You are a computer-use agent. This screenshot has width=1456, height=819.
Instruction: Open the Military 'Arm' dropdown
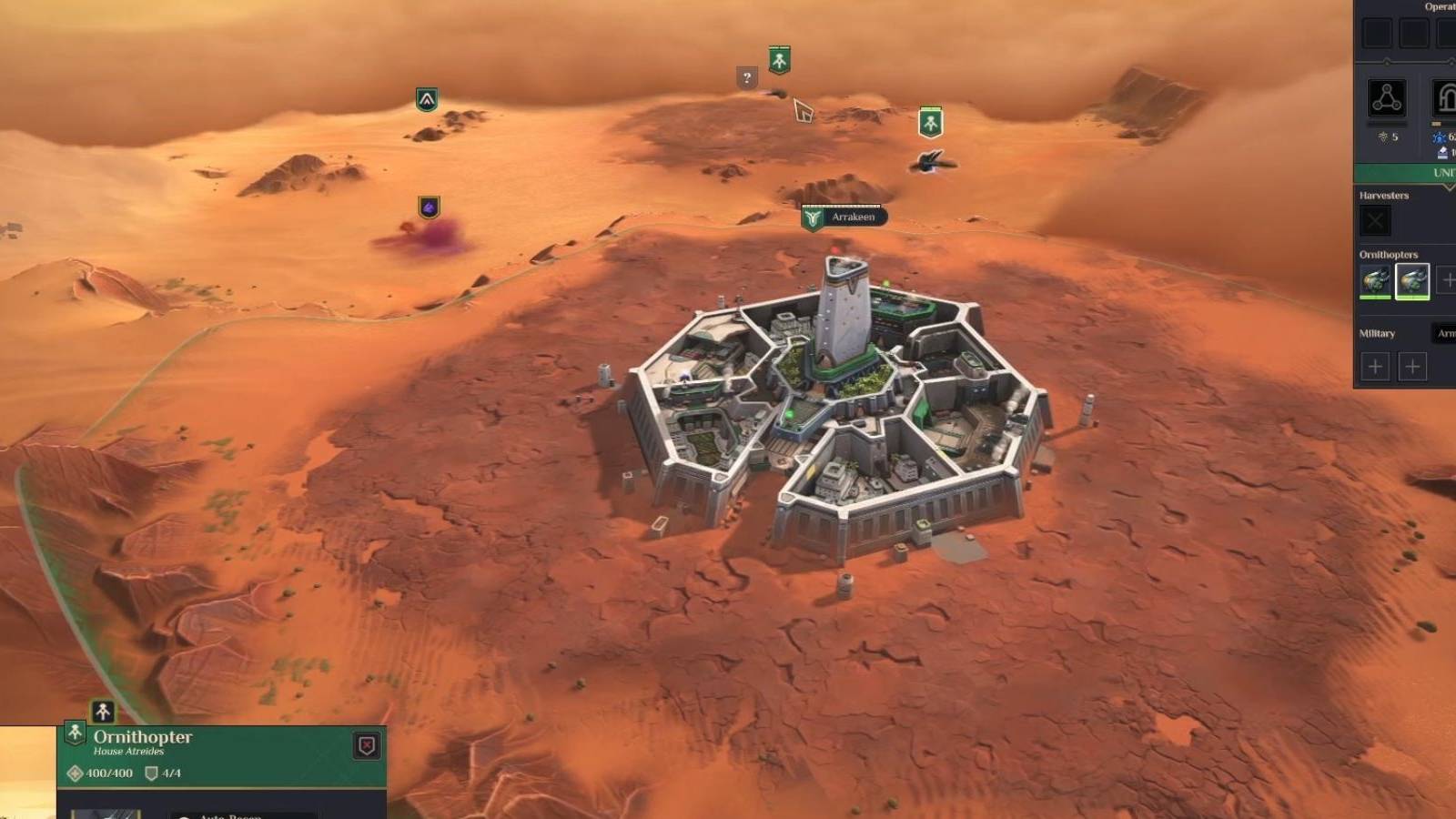tap(1444, 334)
